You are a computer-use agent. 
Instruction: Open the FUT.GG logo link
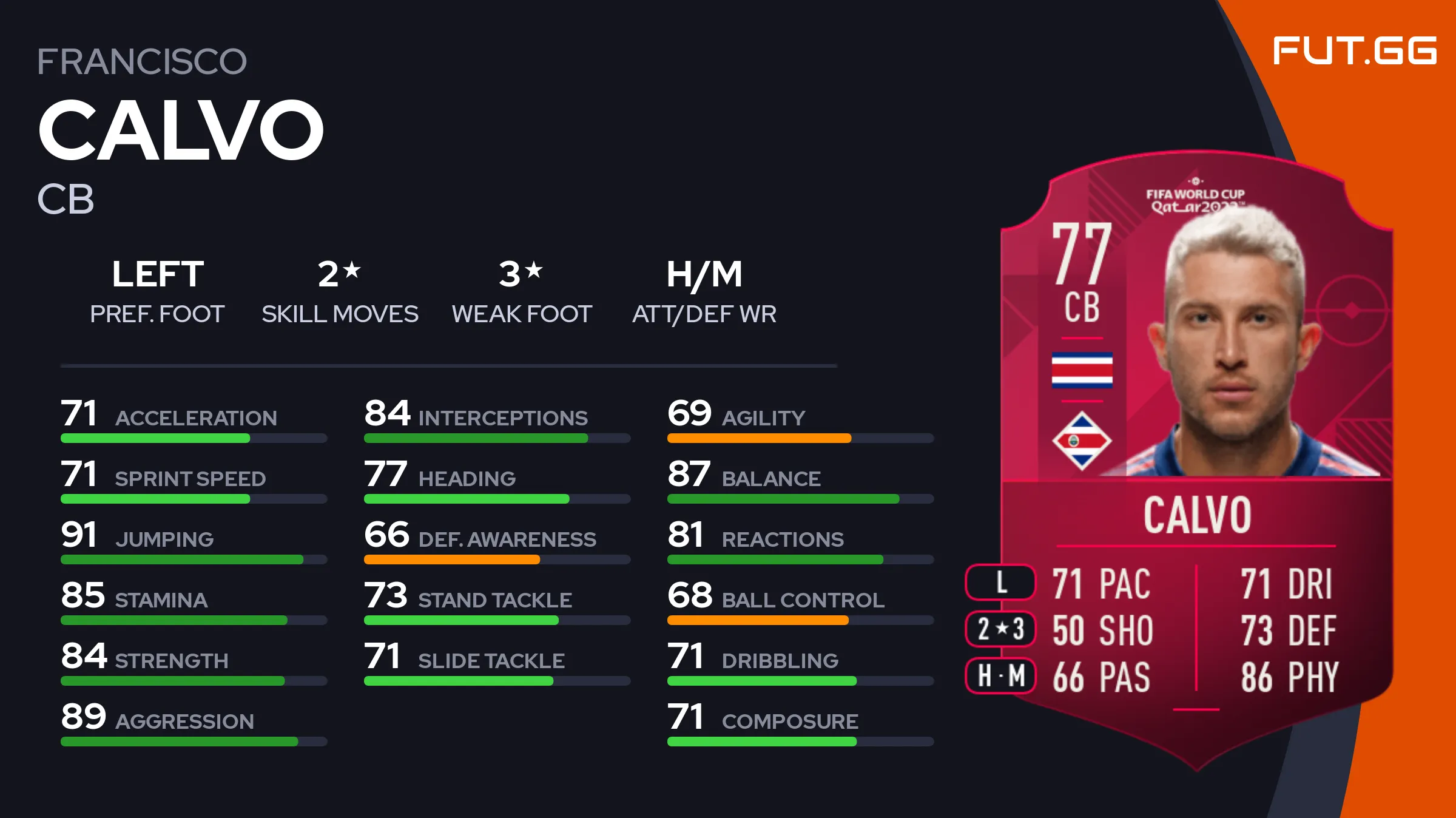tap(1354, 50)
